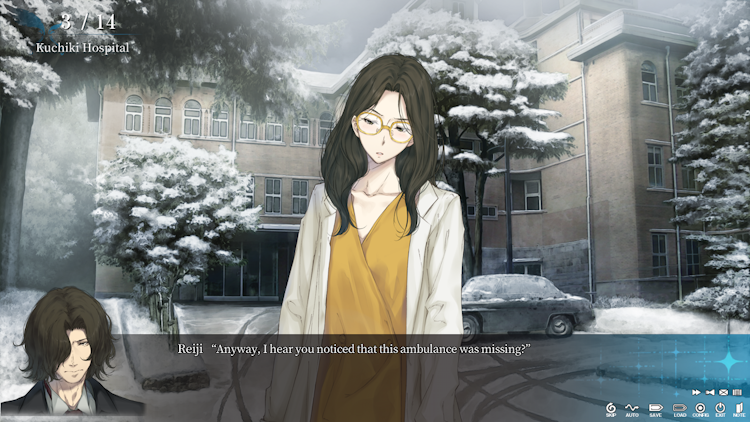The image size is (750, 422).
Task: Click the envelope icon
Action: pyautogui.click(x=722, y=392)
